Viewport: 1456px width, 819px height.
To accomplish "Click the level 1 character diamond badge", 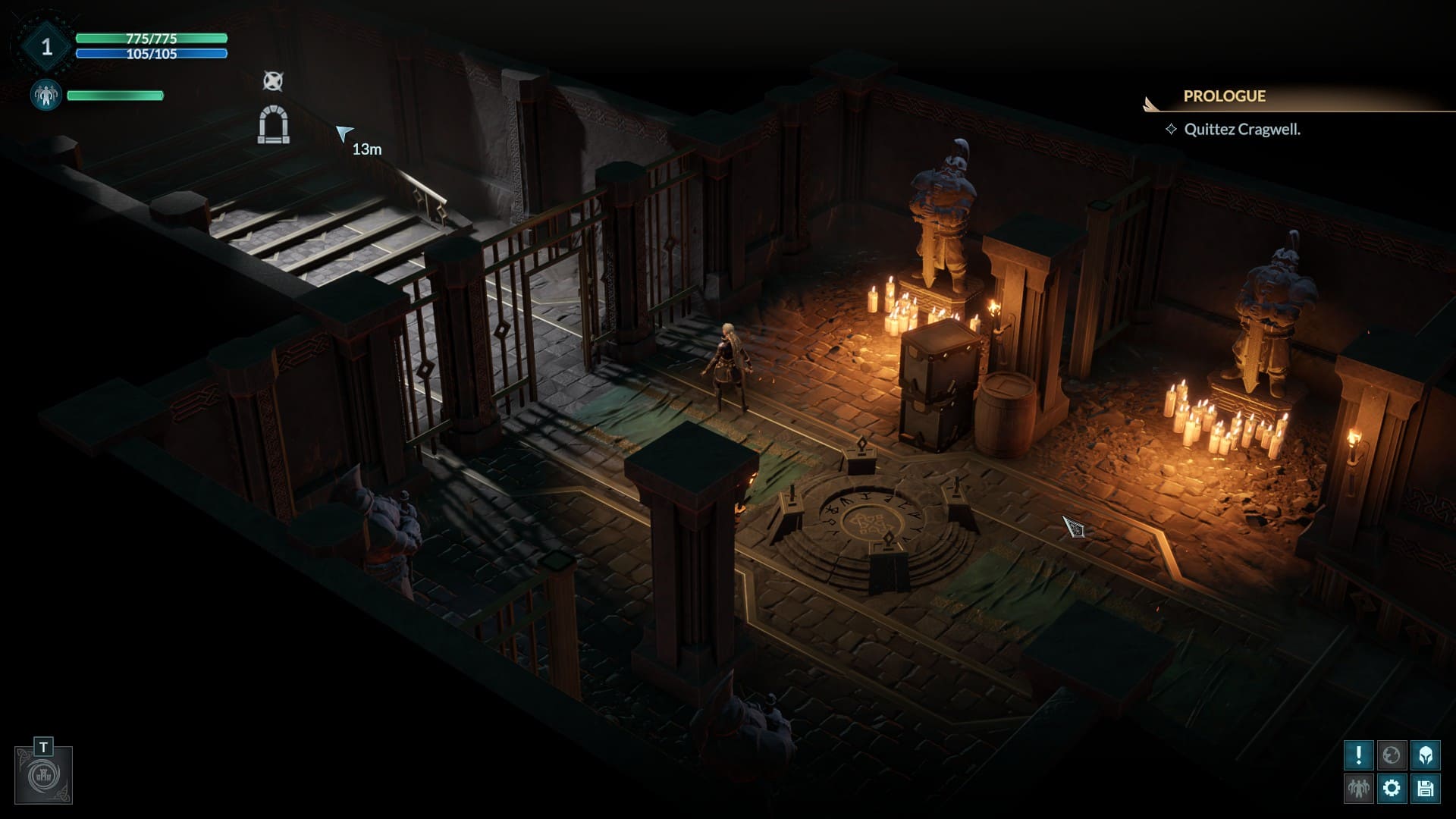I will (x=46, y=47).
